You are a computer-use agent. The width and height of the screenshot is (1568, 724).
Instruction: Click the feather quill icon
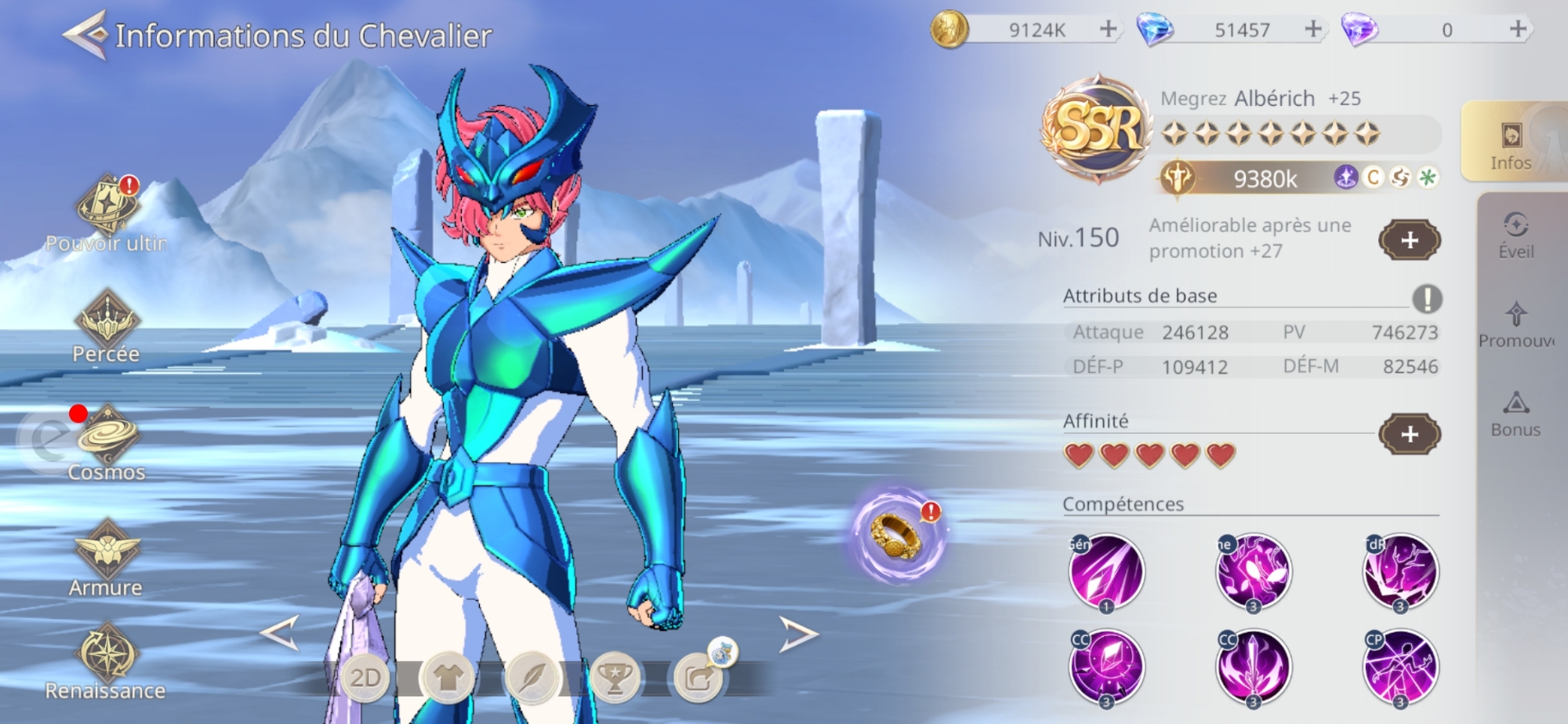coord(532,678)
